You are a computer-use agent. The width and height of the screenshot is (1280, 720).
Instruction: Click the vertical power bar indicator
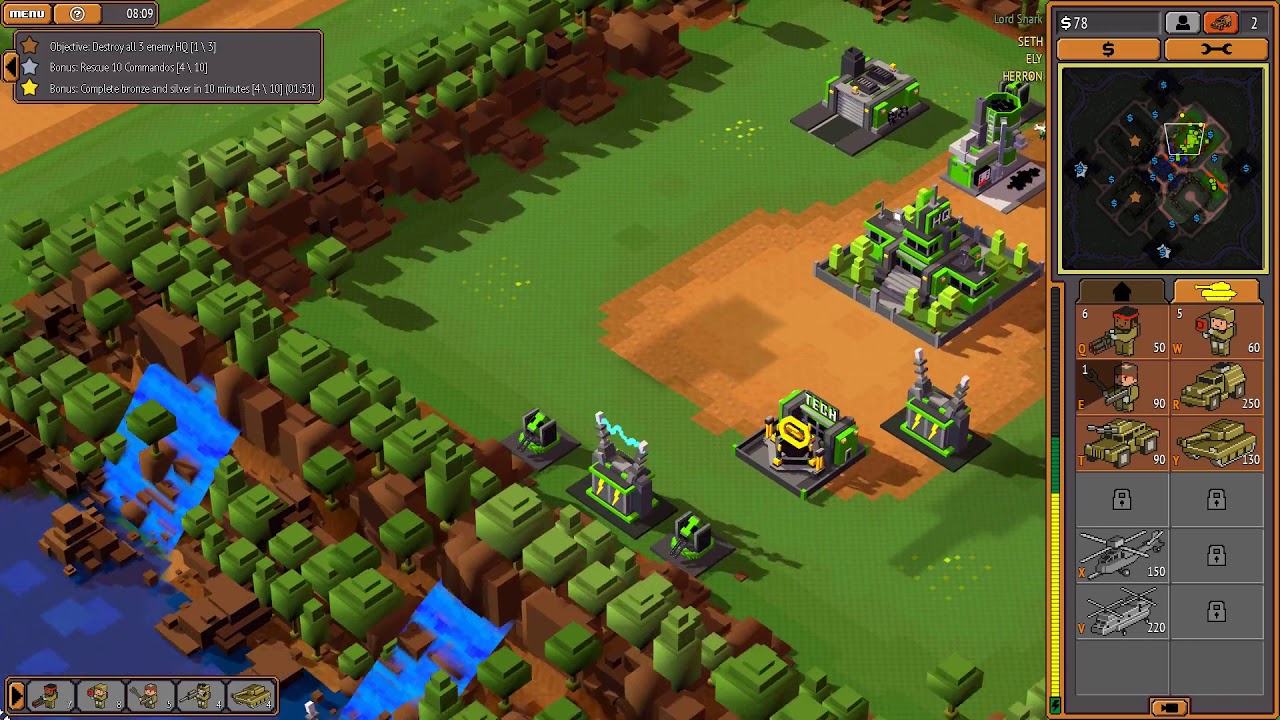[x=1057, y=500]
